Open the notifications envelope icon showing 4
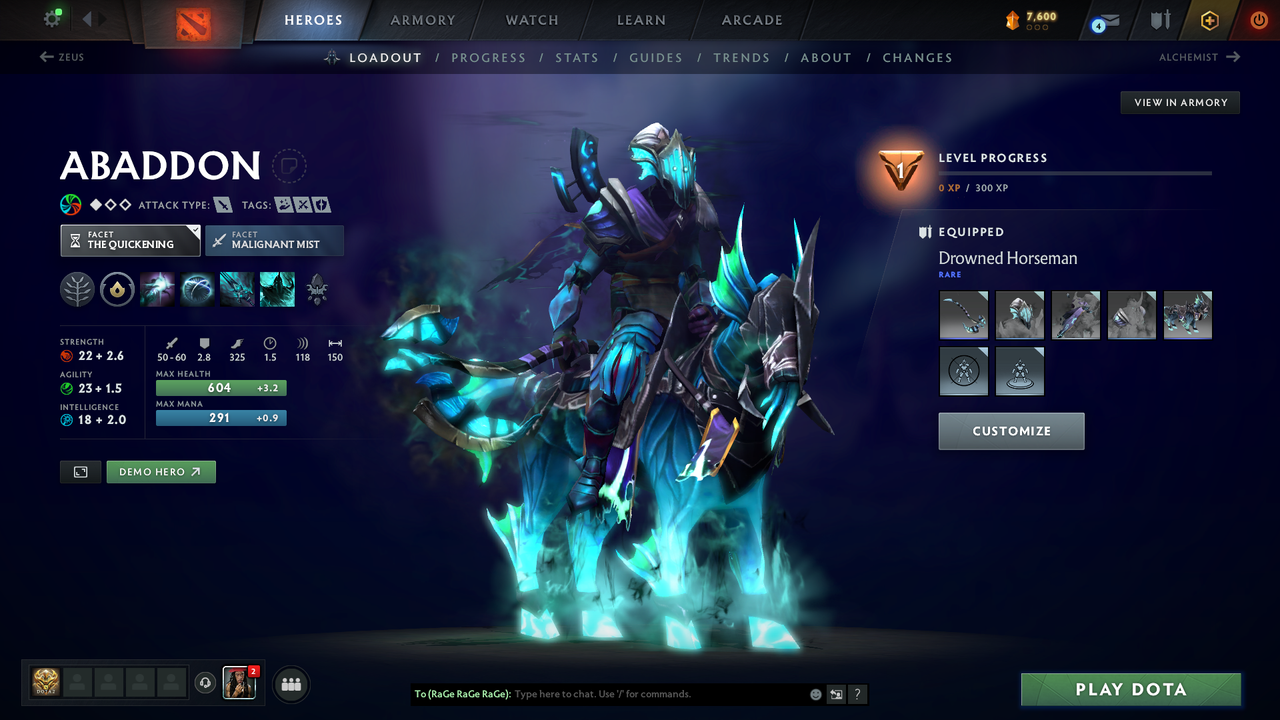The height and width of the screenshot is (720, 1280). point(1104,20)
